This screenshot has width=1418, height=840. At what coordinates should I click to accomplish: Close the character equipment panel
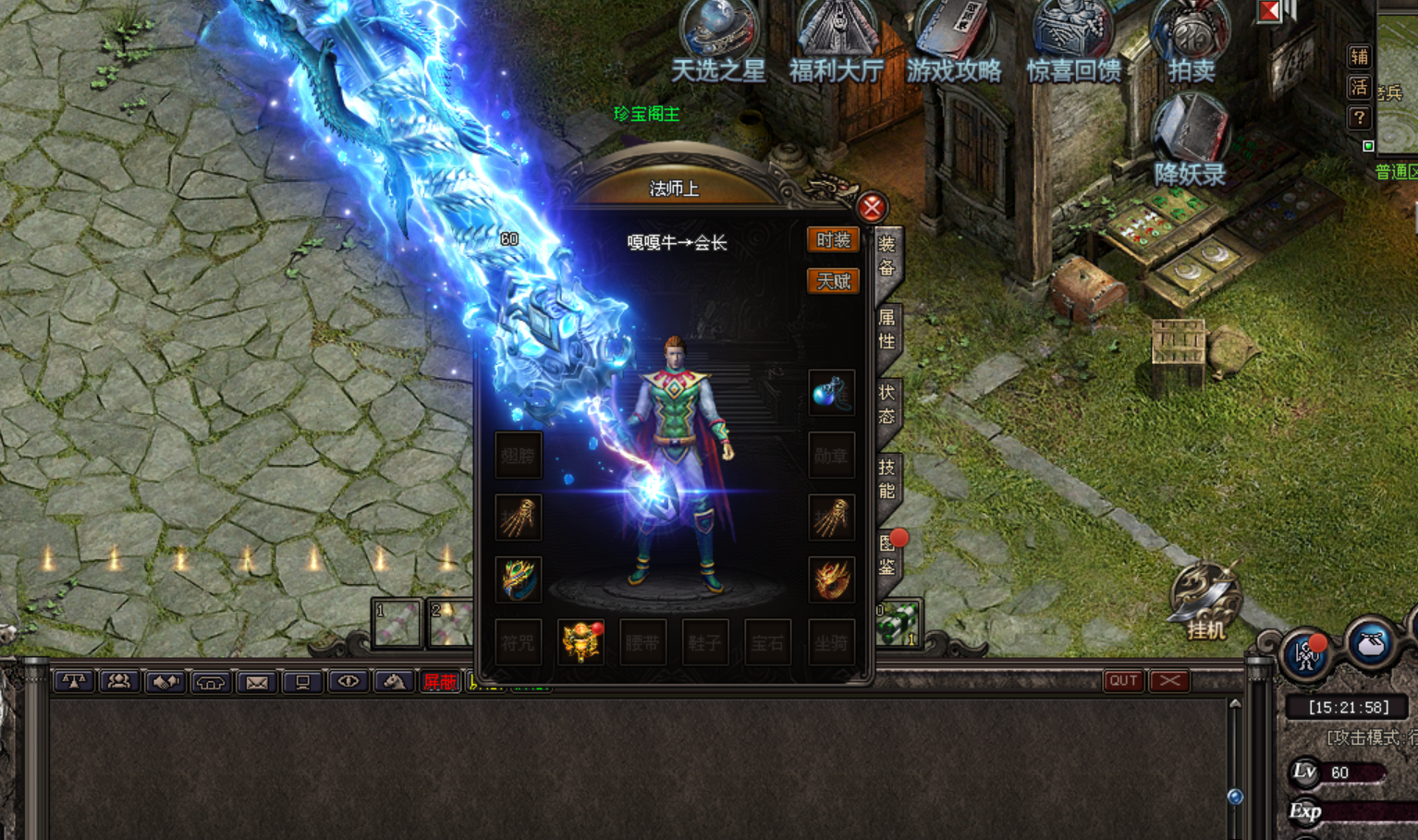point(871,208)
